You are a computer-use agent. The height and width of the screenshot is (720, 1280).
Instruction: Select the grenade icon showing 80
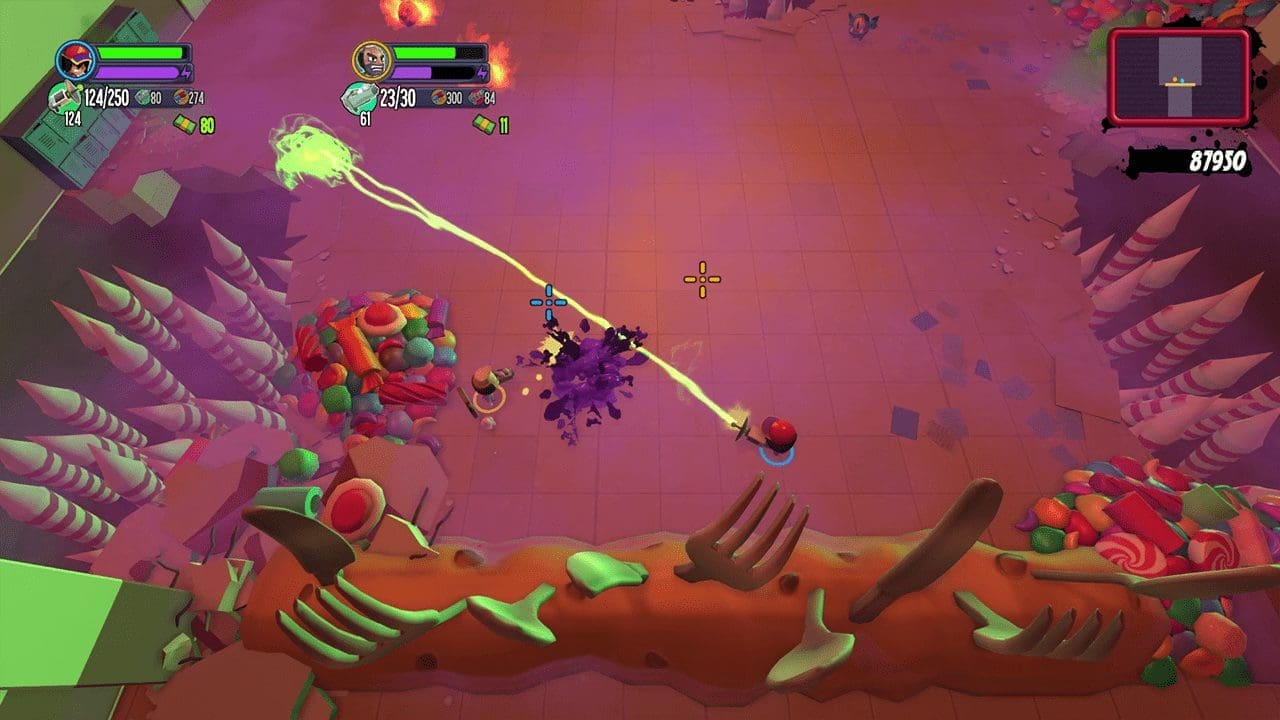140,97
